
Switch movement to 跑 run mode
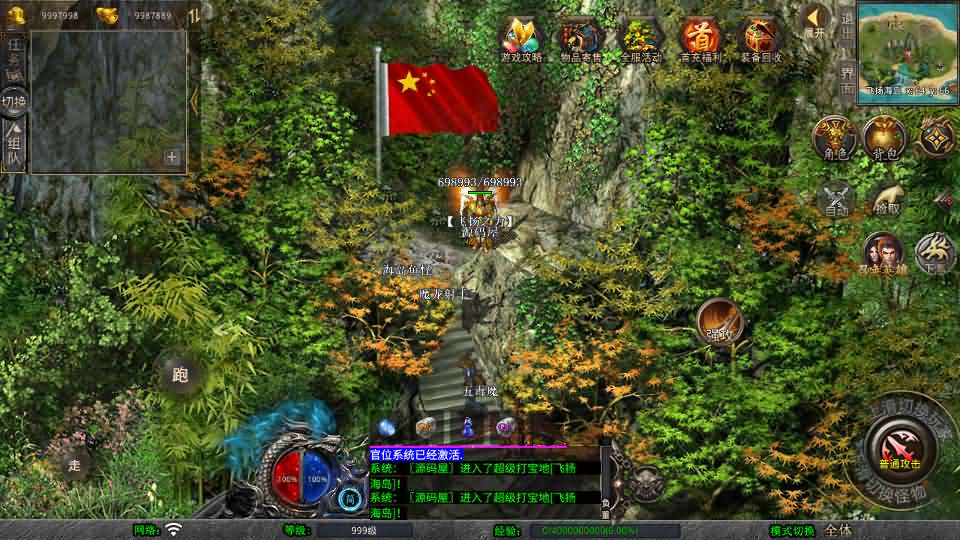181,375
